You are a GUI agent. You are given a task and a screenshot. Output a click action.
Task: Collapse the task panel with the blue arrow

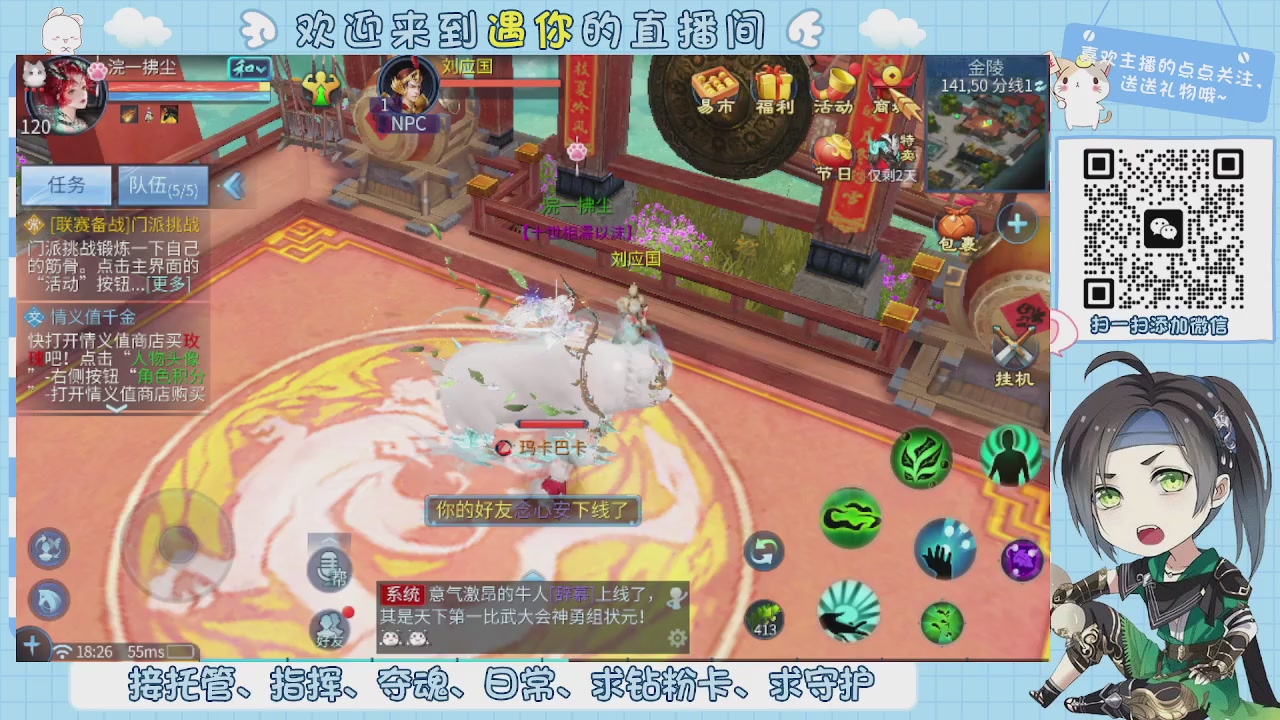pos(232,185)
